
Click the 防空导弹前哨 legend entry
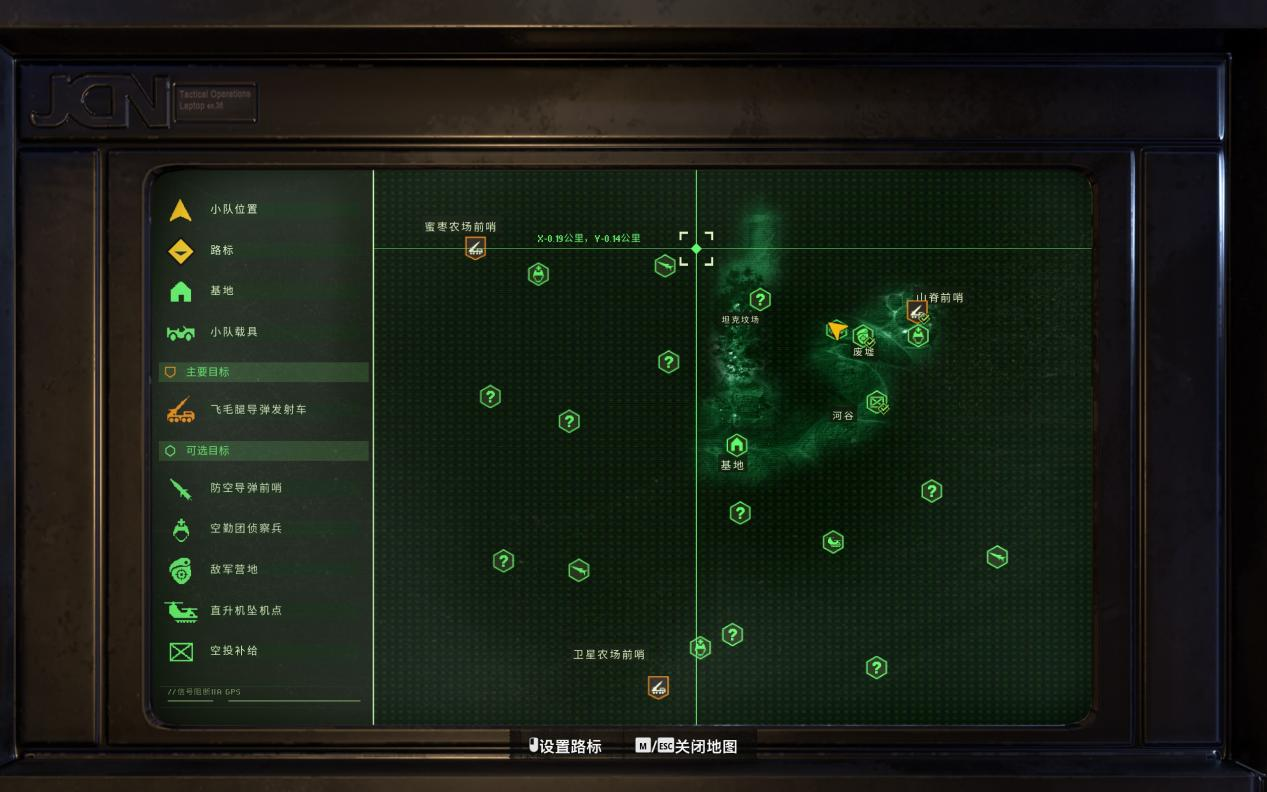pos(245,488)
